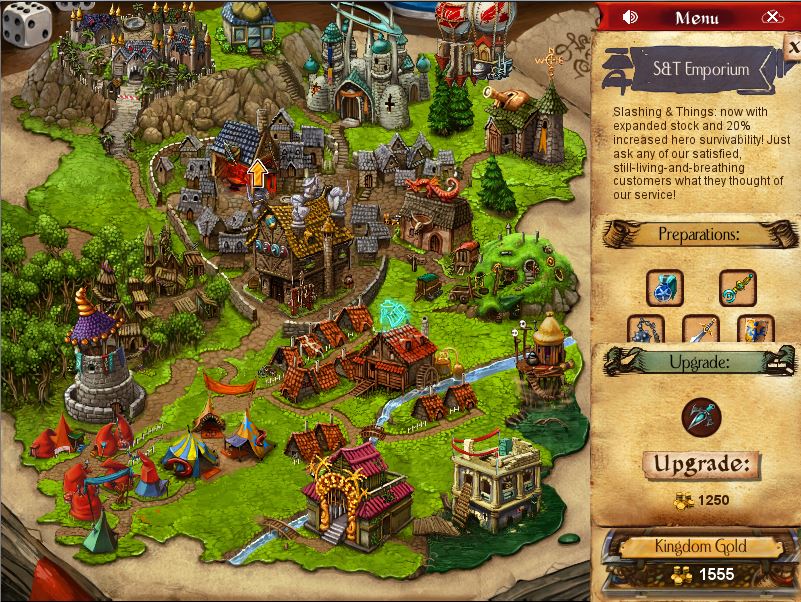Viewport: 801px width, 602px height.
Task: Select the blue potion preparation
Action: pos(664,287)
